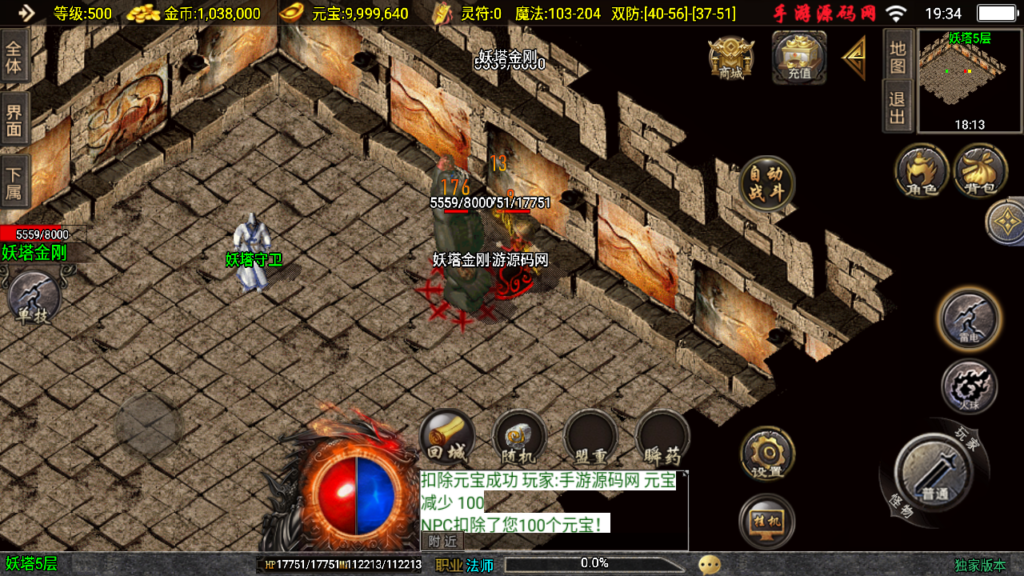
Task: Use the 回城 town return scroll
Action: pyautogui.click(x=446, y=437)
